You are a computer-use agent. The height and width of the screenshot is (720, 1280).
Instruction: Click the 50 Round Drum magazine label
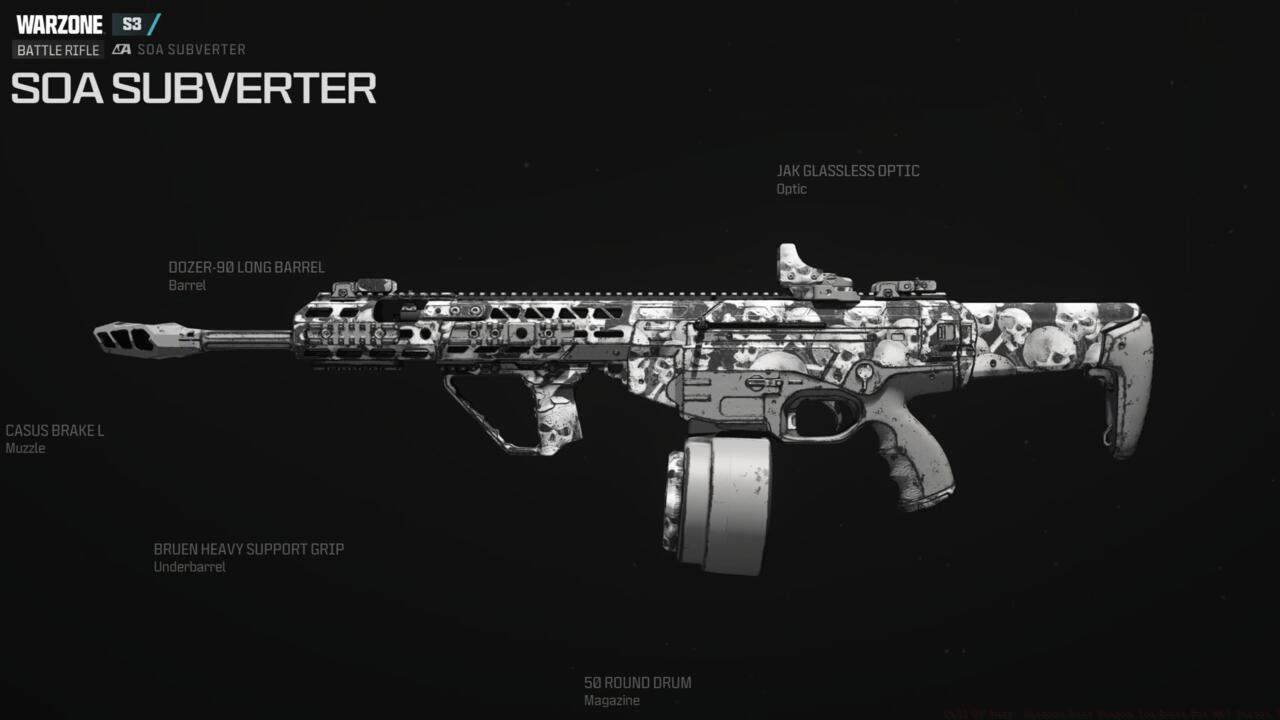[637, 682]
